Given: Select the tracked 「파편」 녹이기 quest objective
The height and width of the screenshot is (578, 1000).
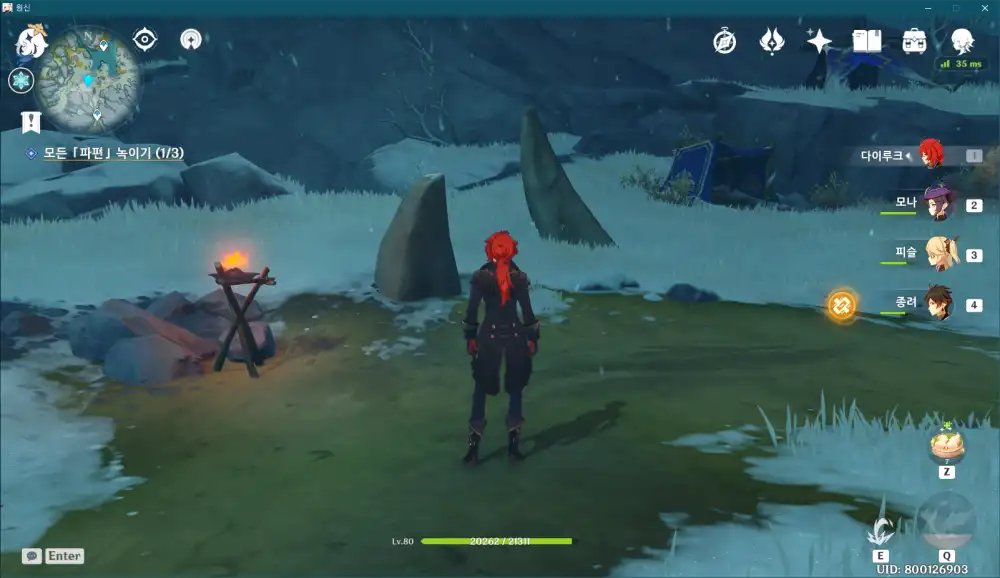Looking at the screenshot, I should coord(112,153).
